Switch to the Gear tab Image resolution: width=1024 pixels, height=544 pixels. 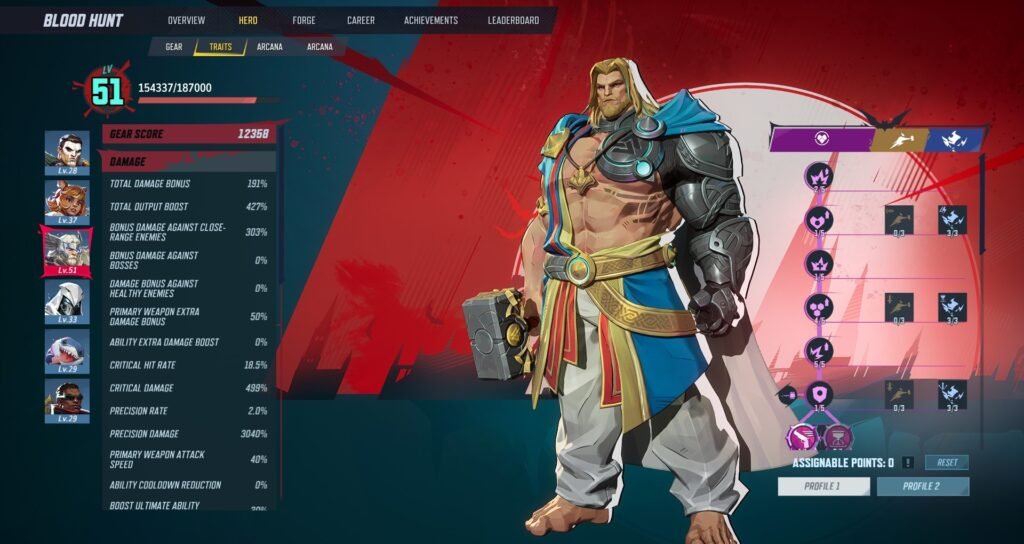174,46
